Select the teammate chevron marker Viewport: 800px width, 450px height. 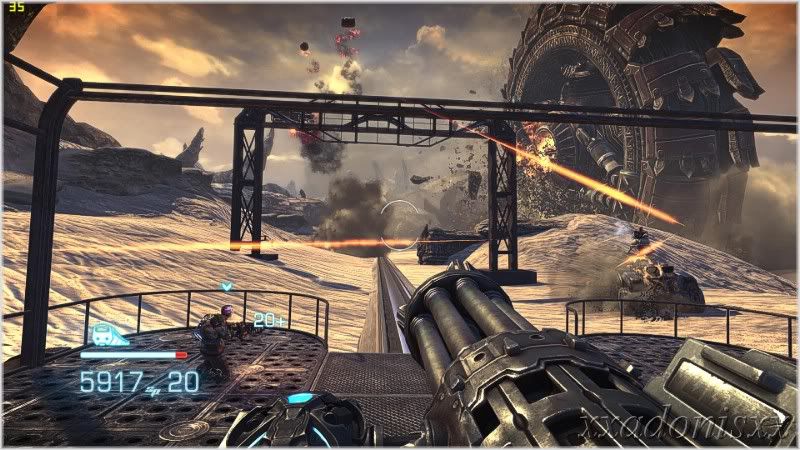227,287
